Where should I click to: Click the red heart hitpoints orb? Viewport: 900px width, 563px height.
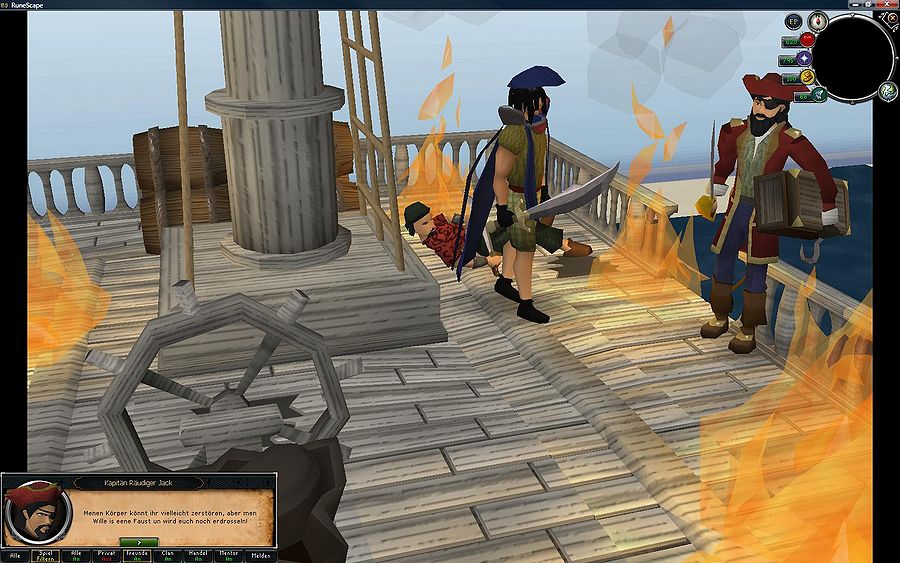coord(807,40)
